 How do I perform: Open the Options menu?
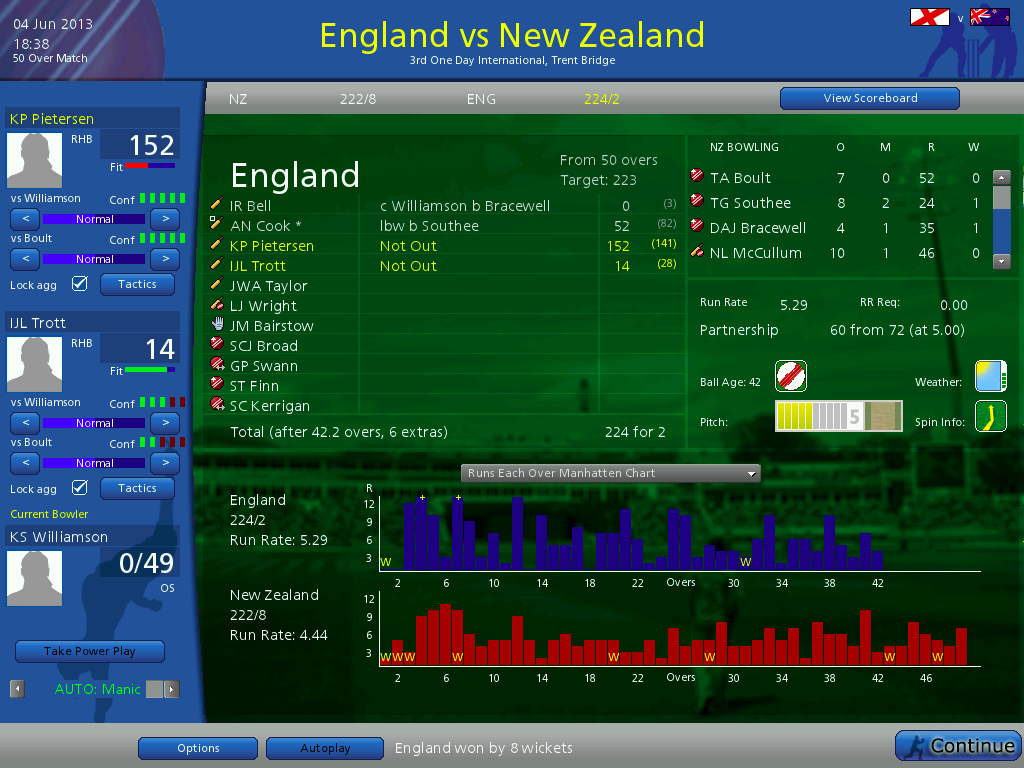(198, 748)
